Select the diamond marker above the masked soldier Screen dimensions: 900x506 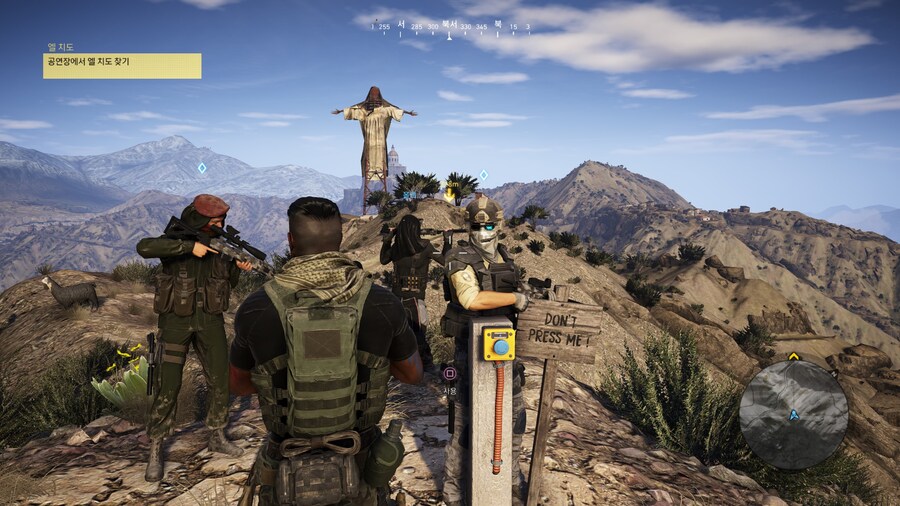click(483, 175)
